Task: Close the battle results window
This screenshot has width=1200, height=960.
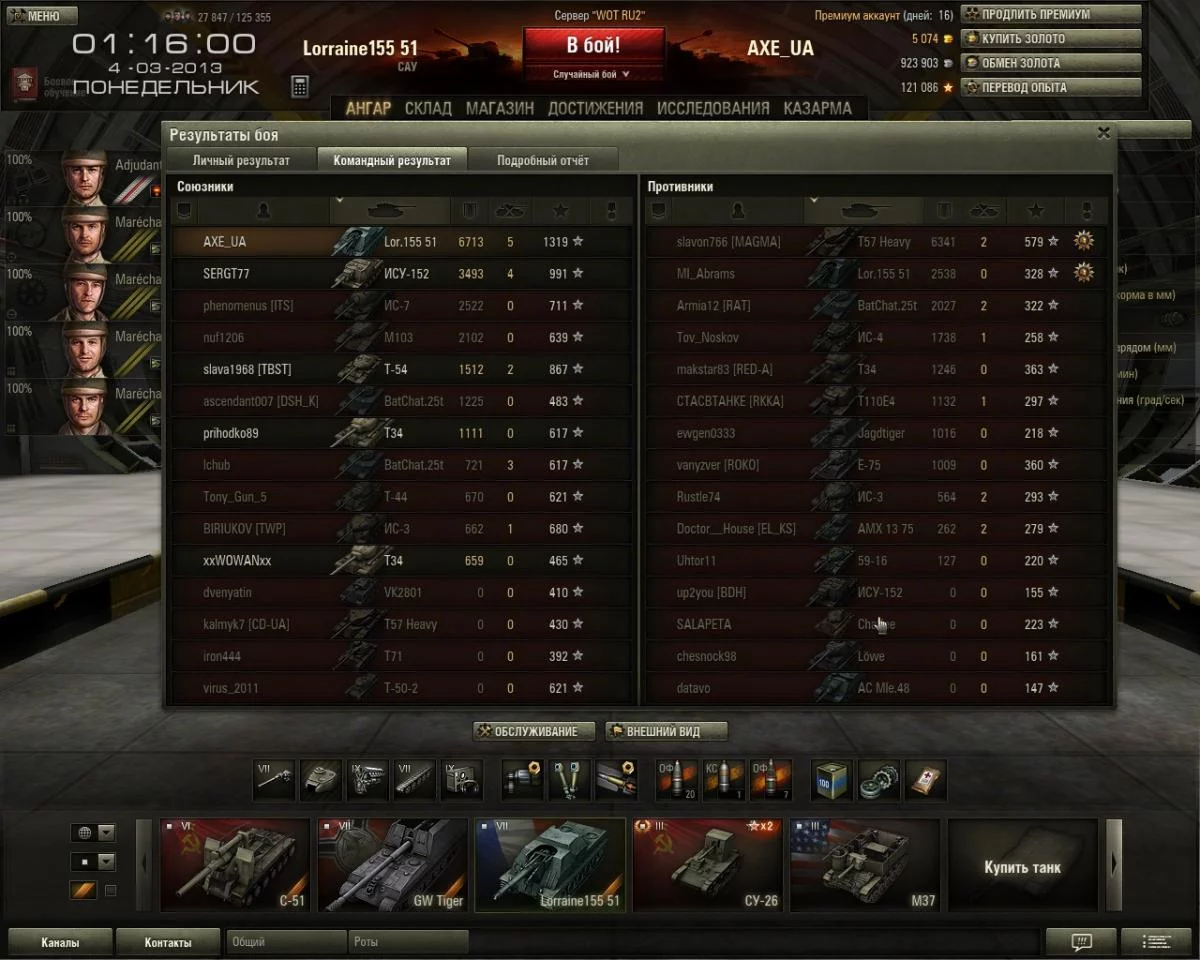Action: click(1103, 132)
